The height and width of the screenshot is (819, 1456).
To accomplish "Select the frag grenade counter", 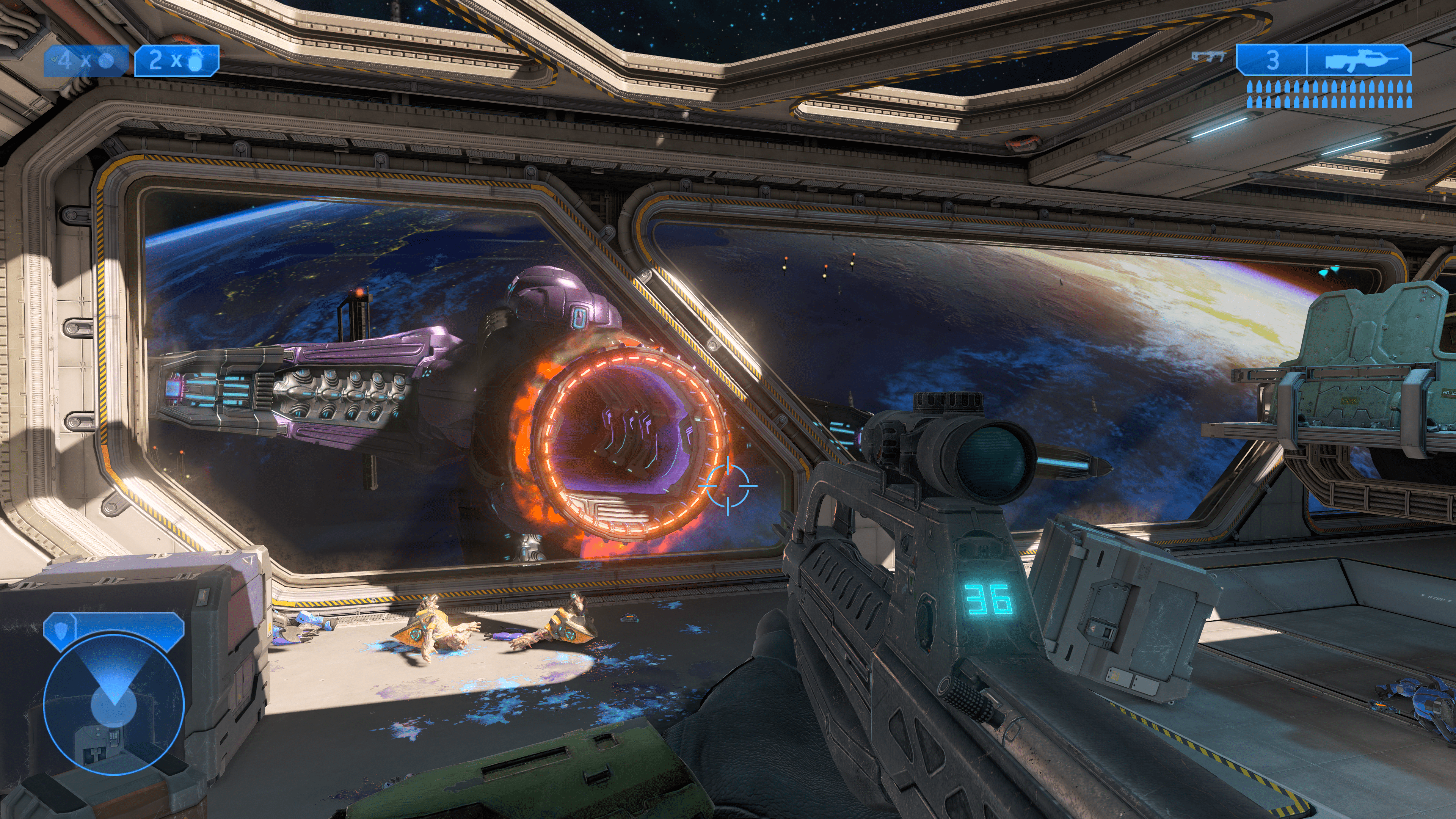I will click(x=176, y=60).
